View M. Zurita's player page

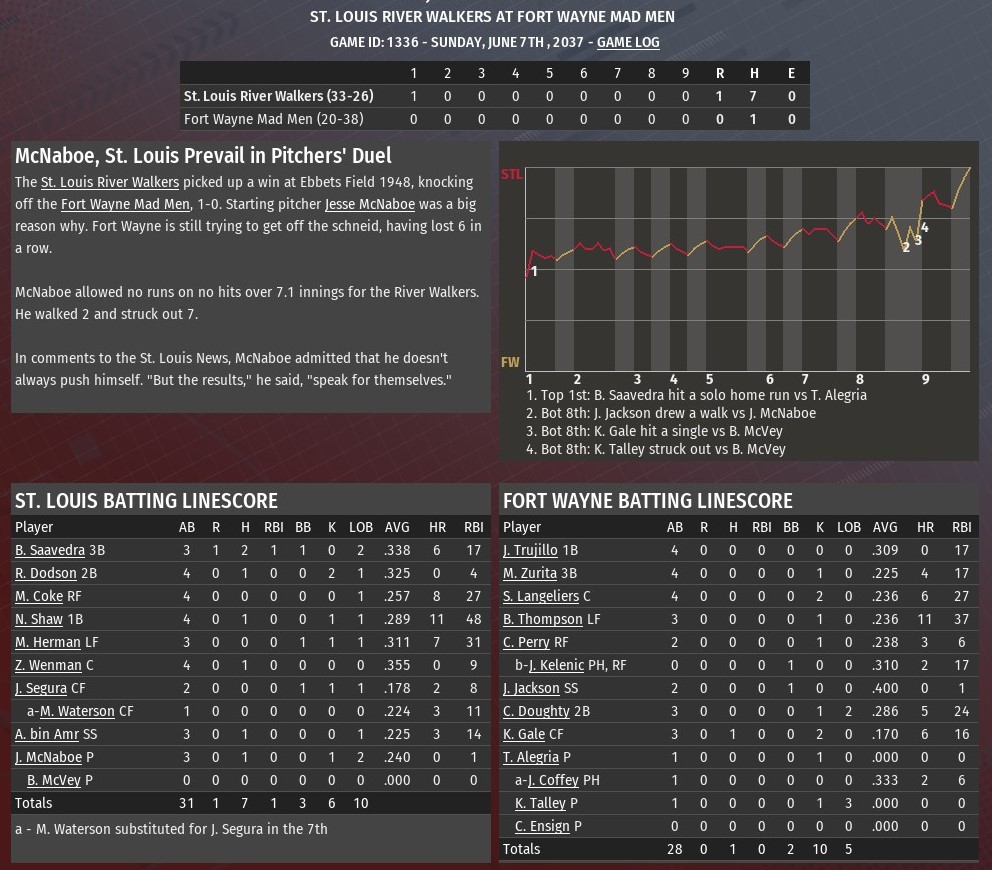point(530,573)
